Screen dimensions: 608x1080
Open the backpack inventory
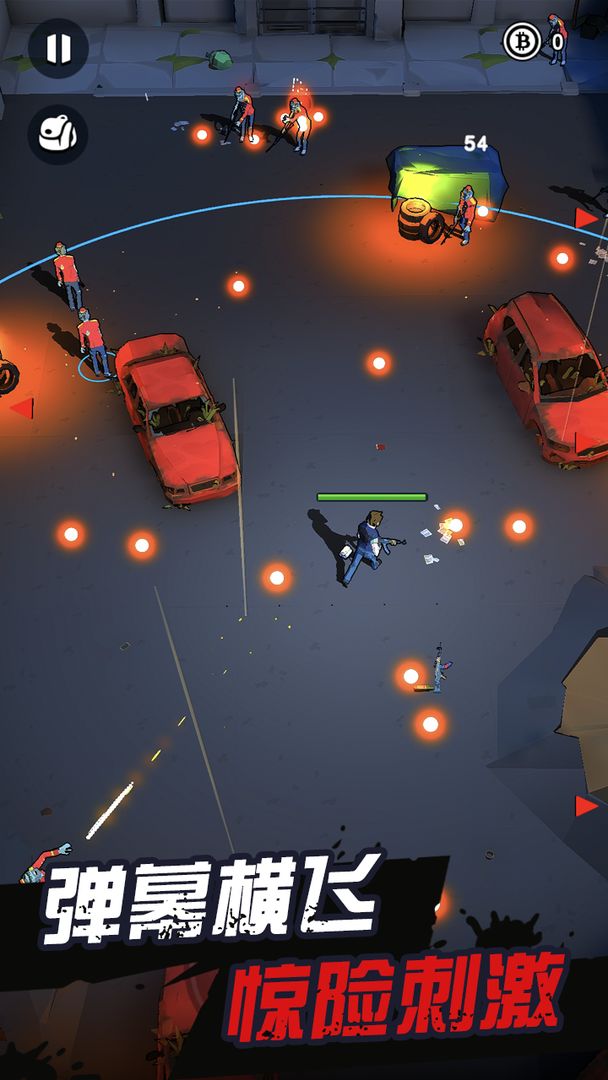58,134
